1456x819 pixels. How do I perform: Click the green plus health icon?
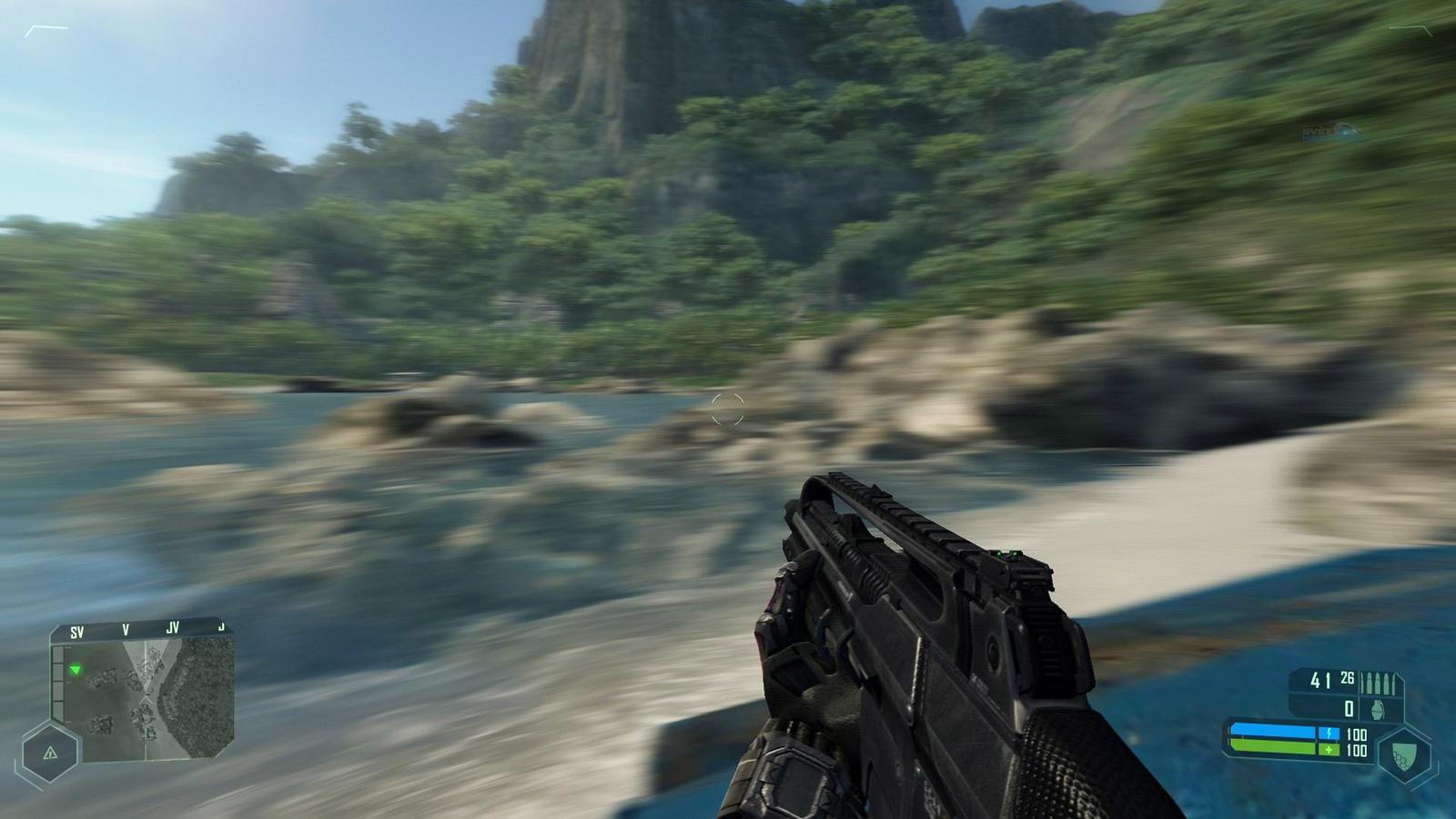coord(1329,750)
